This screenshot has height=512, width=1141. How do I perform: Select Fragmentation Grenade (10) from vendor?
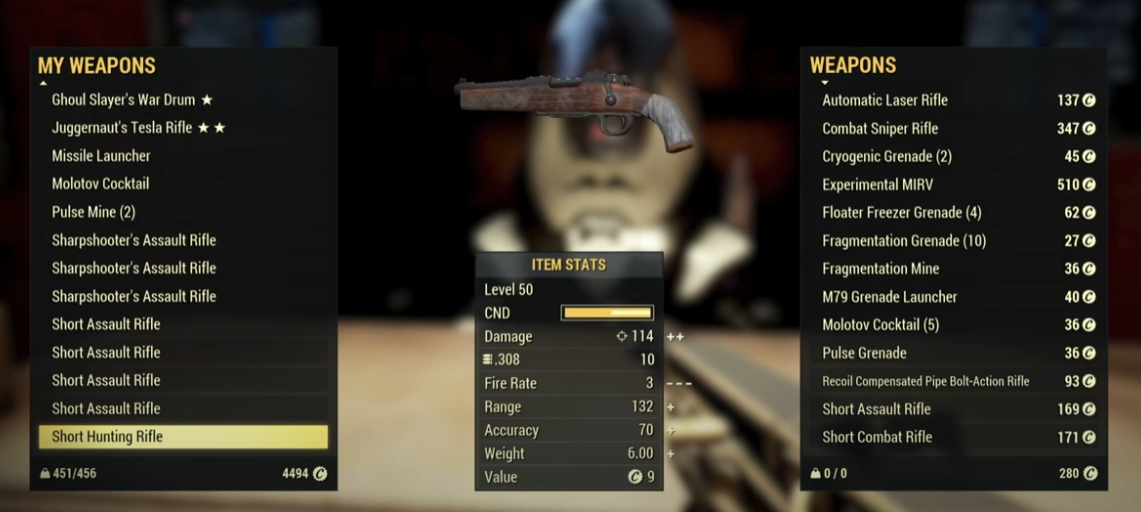coord(904,241)
